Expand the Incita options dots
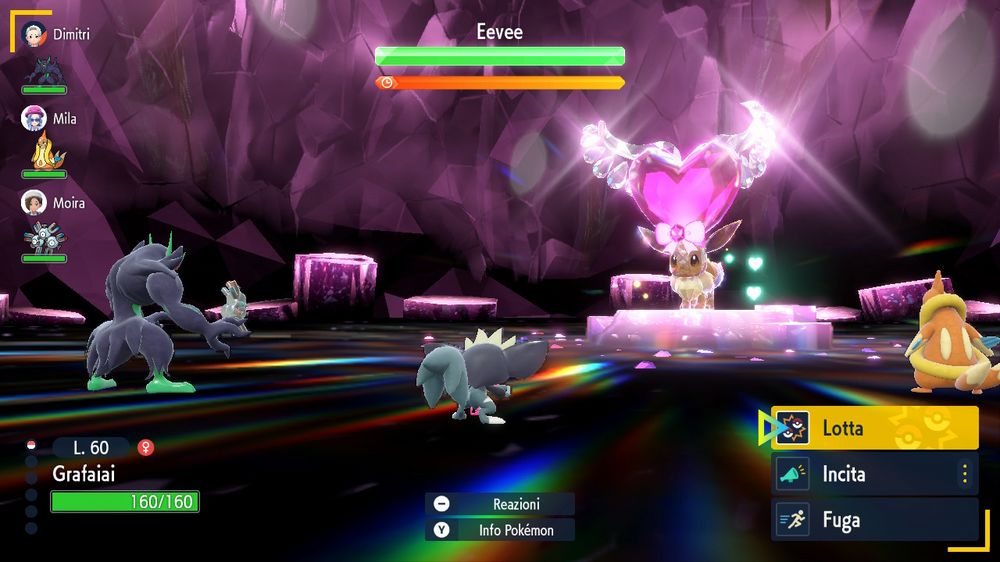 pos(965,474)
